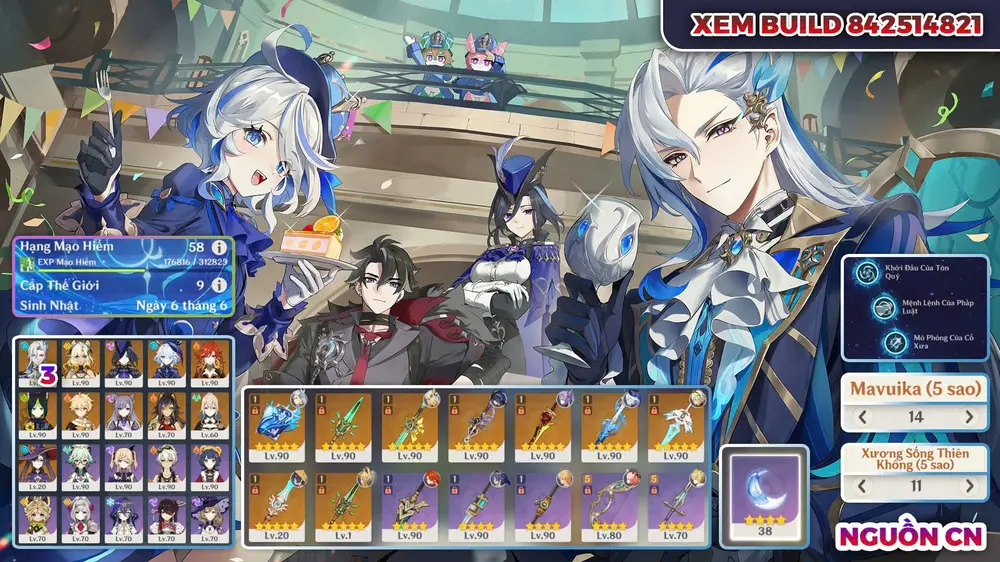Viewport: 1000px width, 562px height.
Task: Open the Adventure Rank info icon
Action: click(x=219, y=246)
